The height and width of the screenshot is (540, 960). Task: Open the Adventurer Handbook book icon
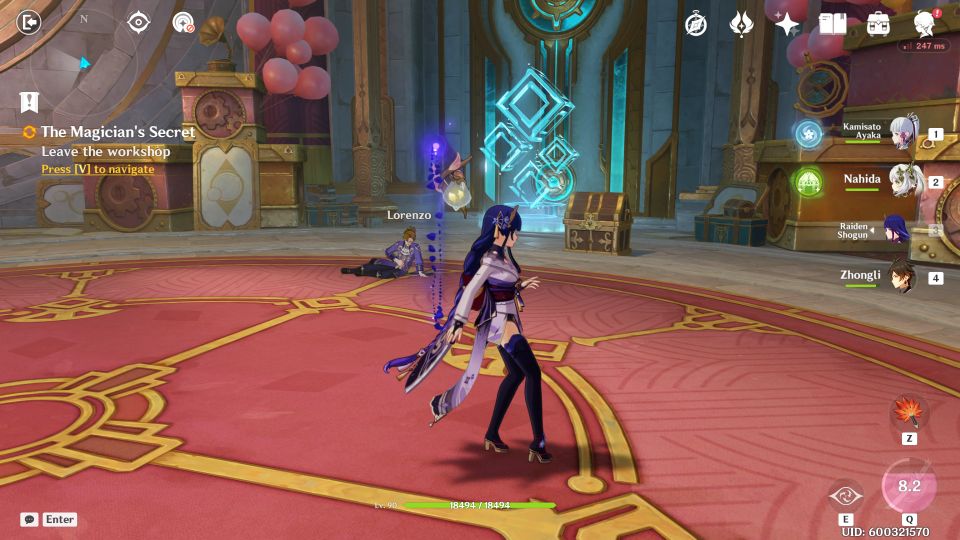click(832, 24)
